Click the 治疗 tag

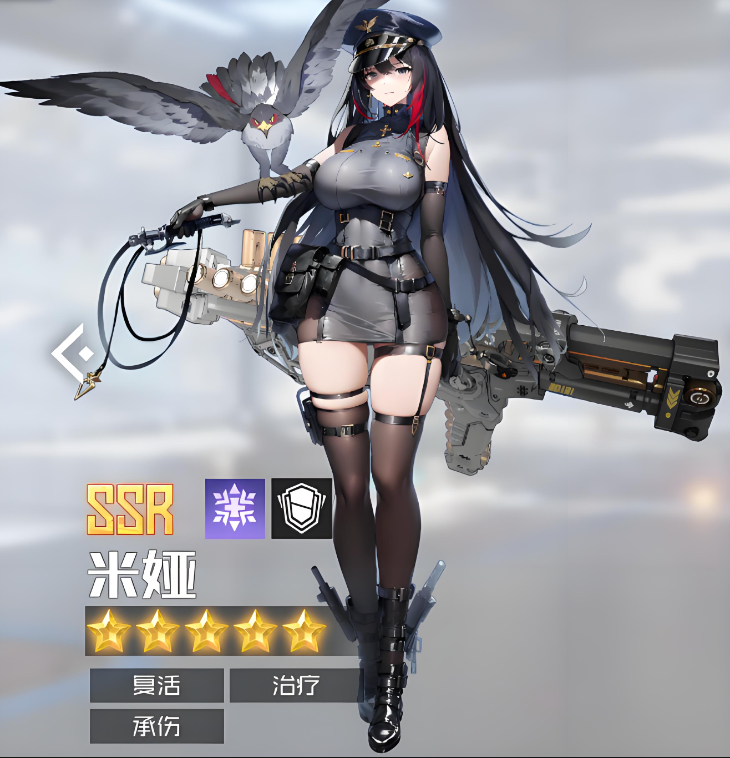(x=294, y=686)
